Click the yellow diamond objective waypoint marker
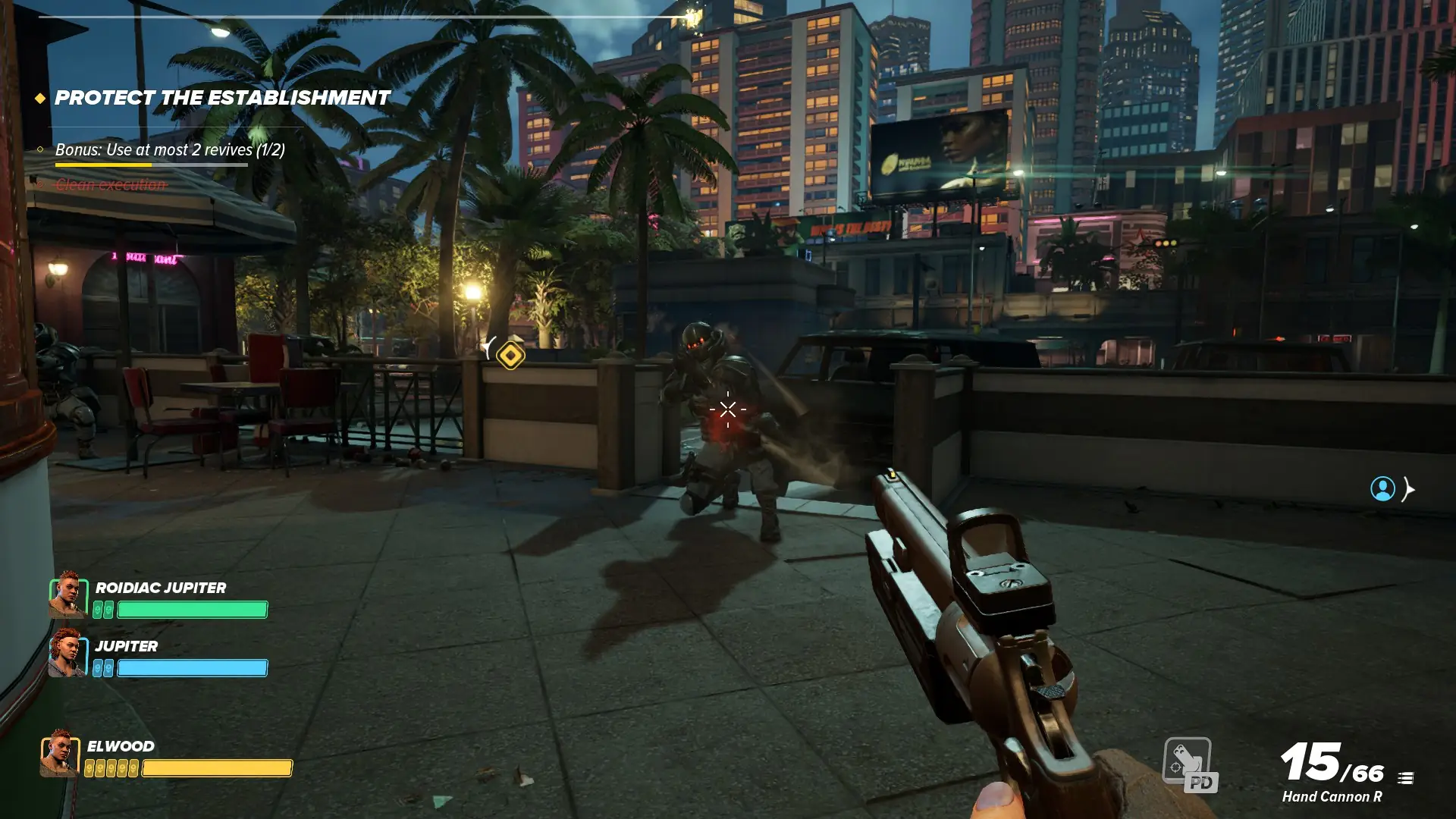This screenshot has width=1456, height=819. pyautogui.click(x=510, y=355)
